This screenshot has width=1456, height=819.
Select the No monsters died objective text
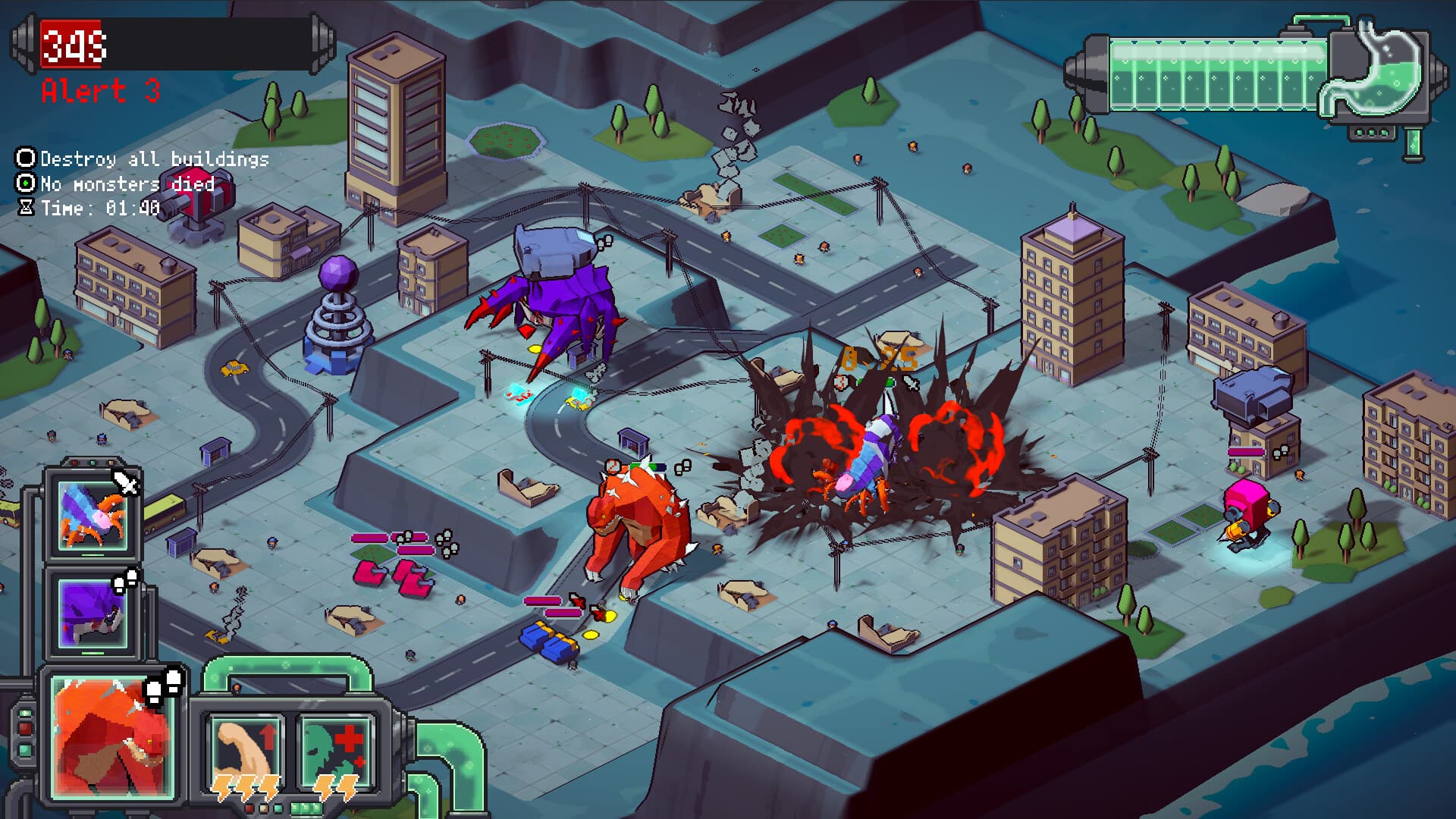pyautogui.click(x=127, y=184)
